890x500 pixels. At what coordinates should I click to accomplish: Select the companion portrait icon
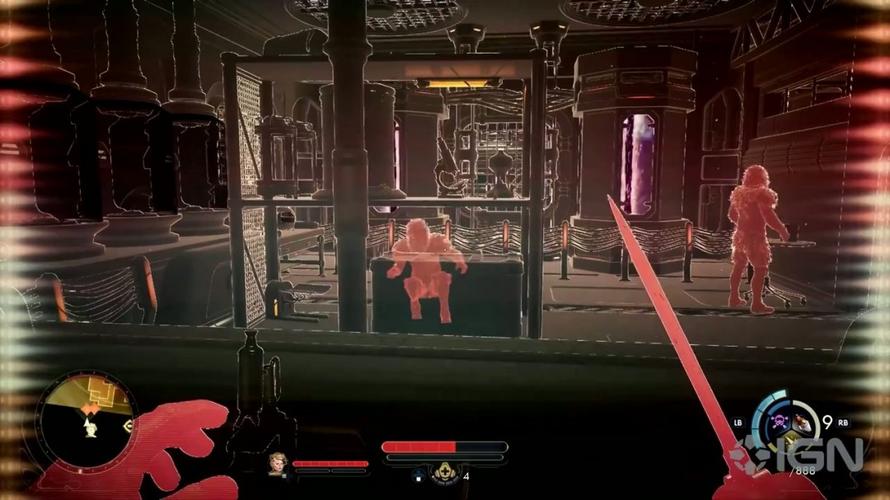coord(277,464)
